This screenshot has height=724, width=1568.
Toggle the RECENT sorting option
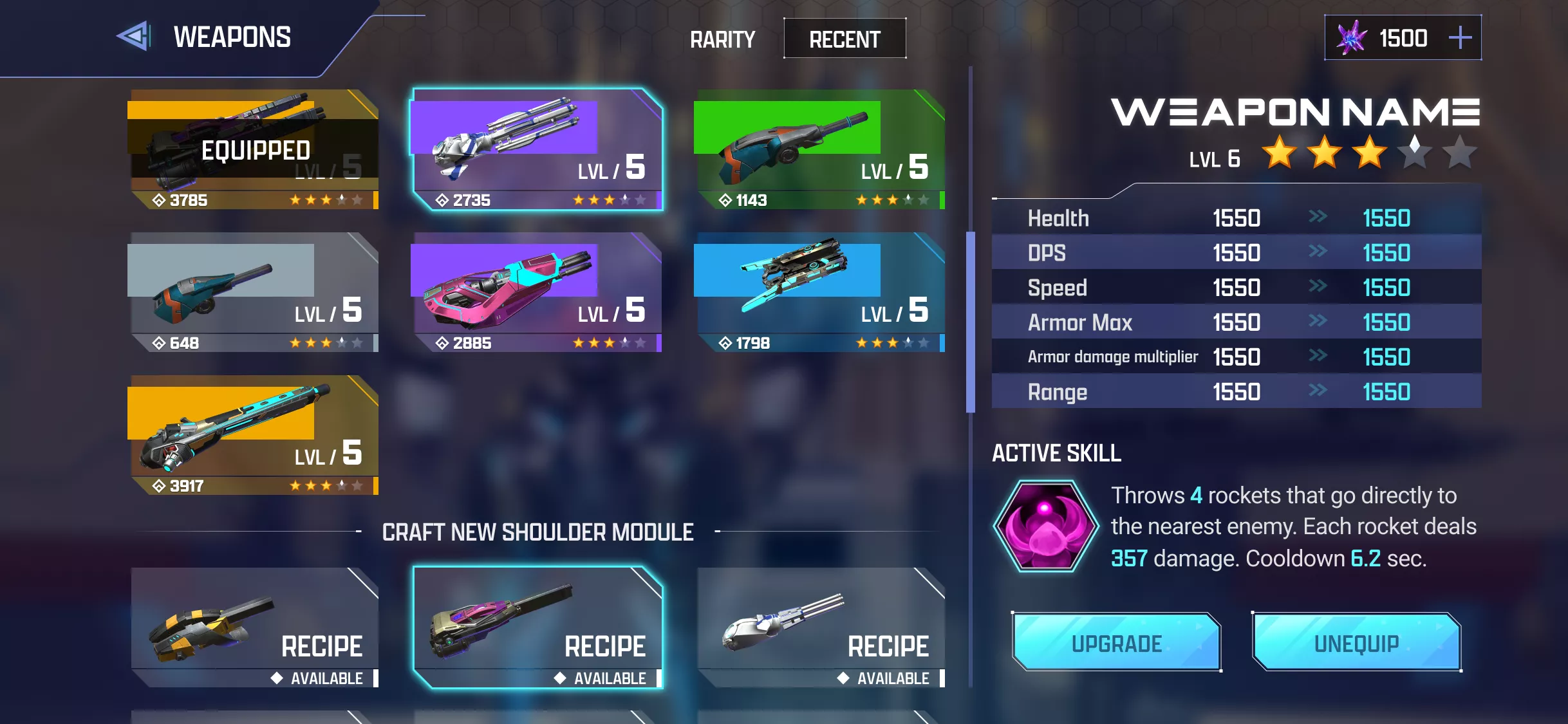pyautogui.click(x=844, y=39)
